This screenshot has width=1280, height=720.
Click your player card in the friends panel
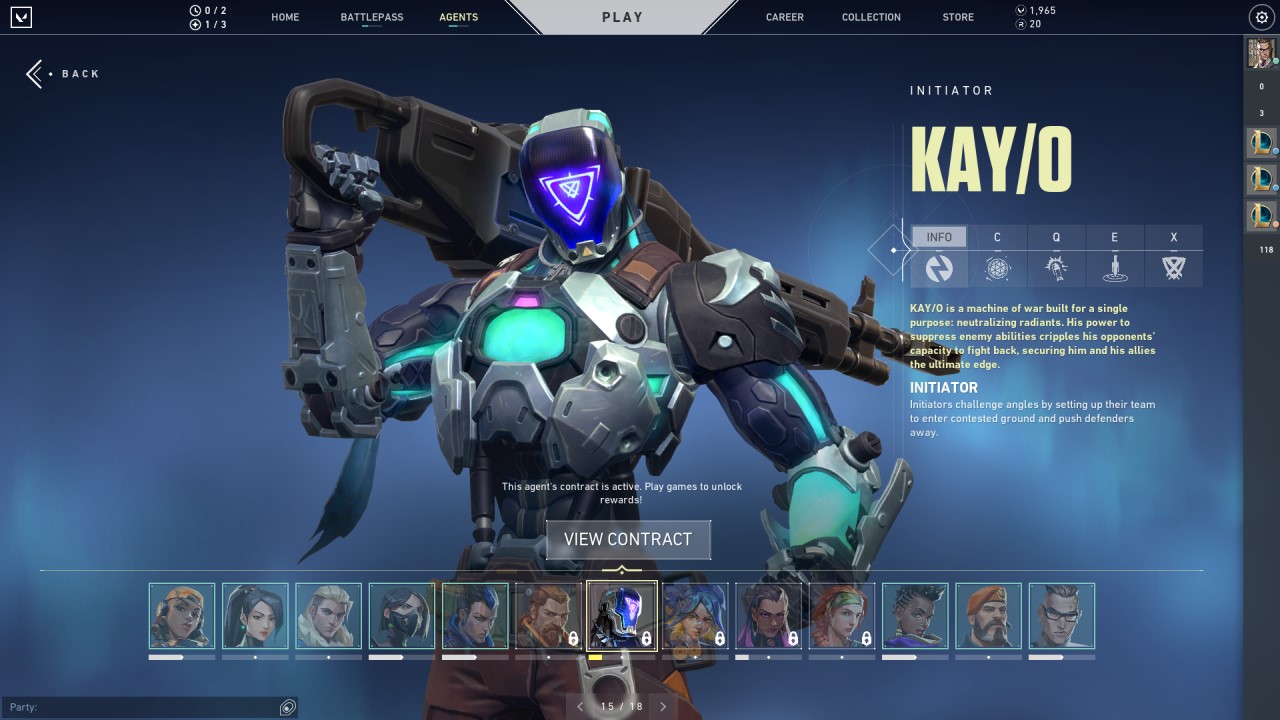tap(1261, 55)
